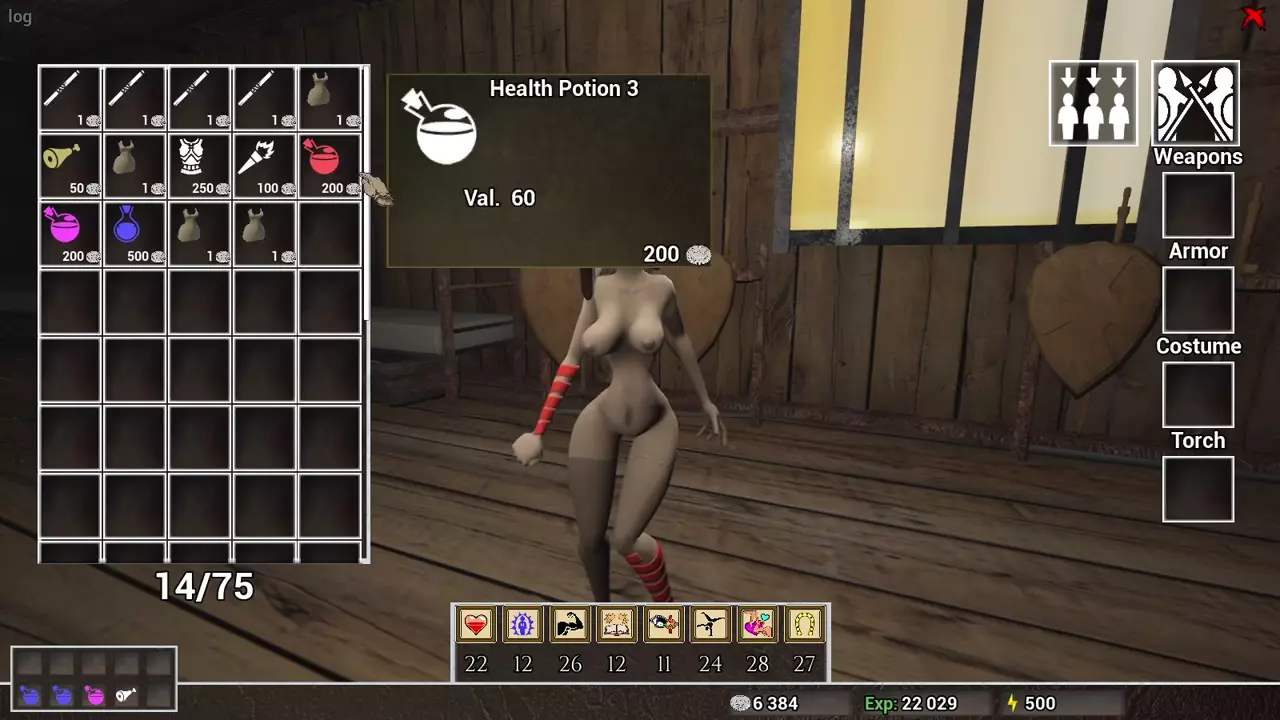Click the empty Weapons equipment slot
Image resolution: width=1280 pixels, height=720 pixels.
(x=1198, y=205)
